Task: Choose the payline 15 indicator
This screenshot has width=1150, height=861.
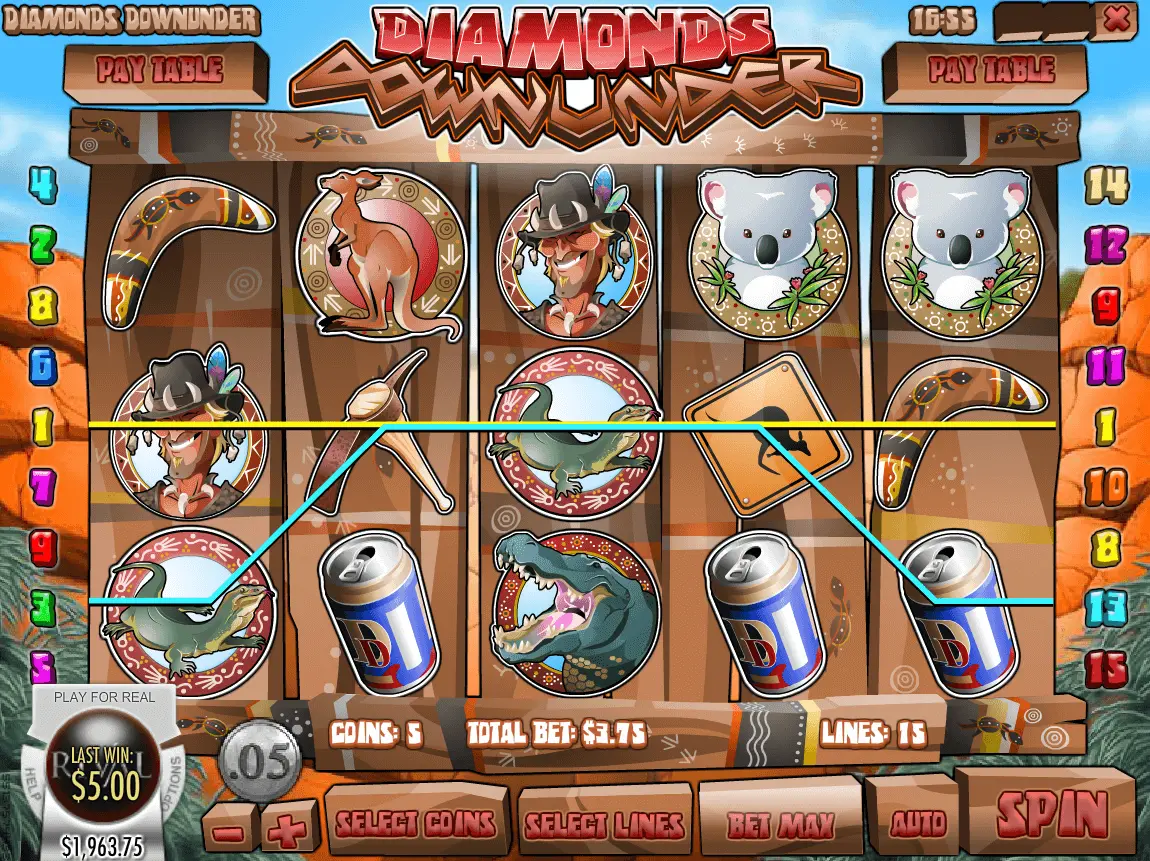Action: pyautogui.click(x=1107, y=669)
